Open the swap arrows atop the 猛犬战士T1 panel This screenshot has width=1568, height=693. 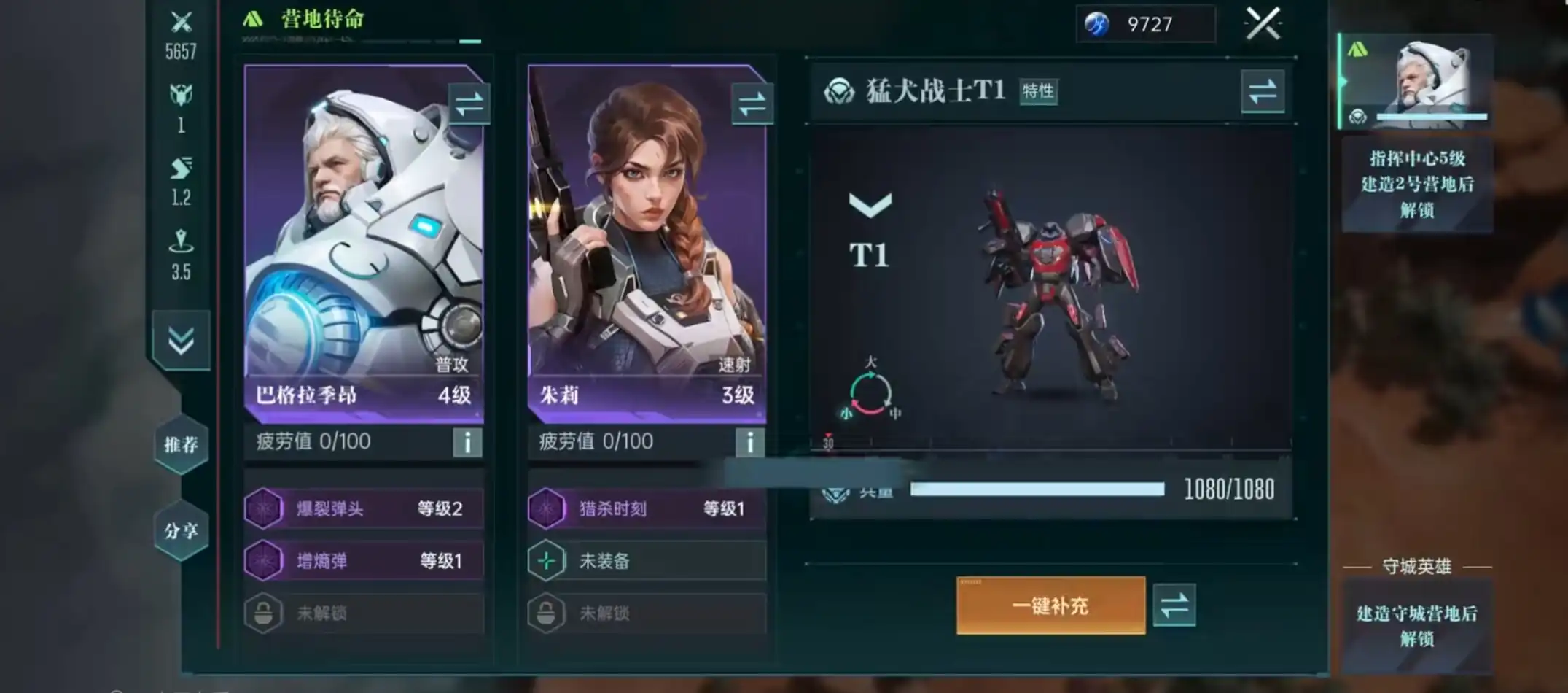(x=1263, y=93)
